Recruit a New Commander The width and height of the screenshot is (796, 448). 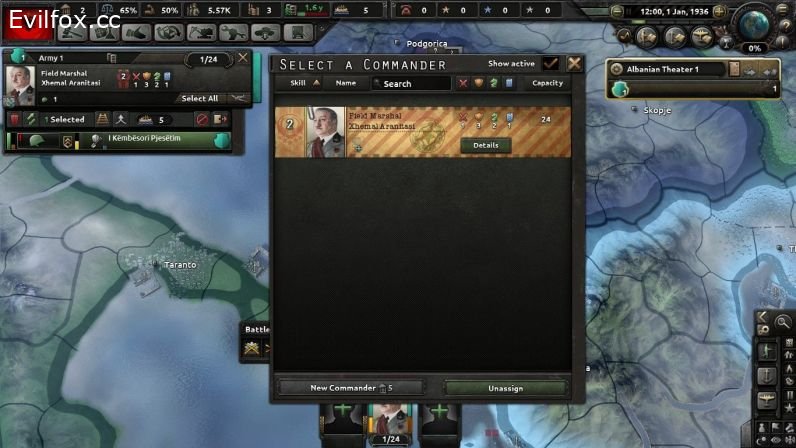350,387
